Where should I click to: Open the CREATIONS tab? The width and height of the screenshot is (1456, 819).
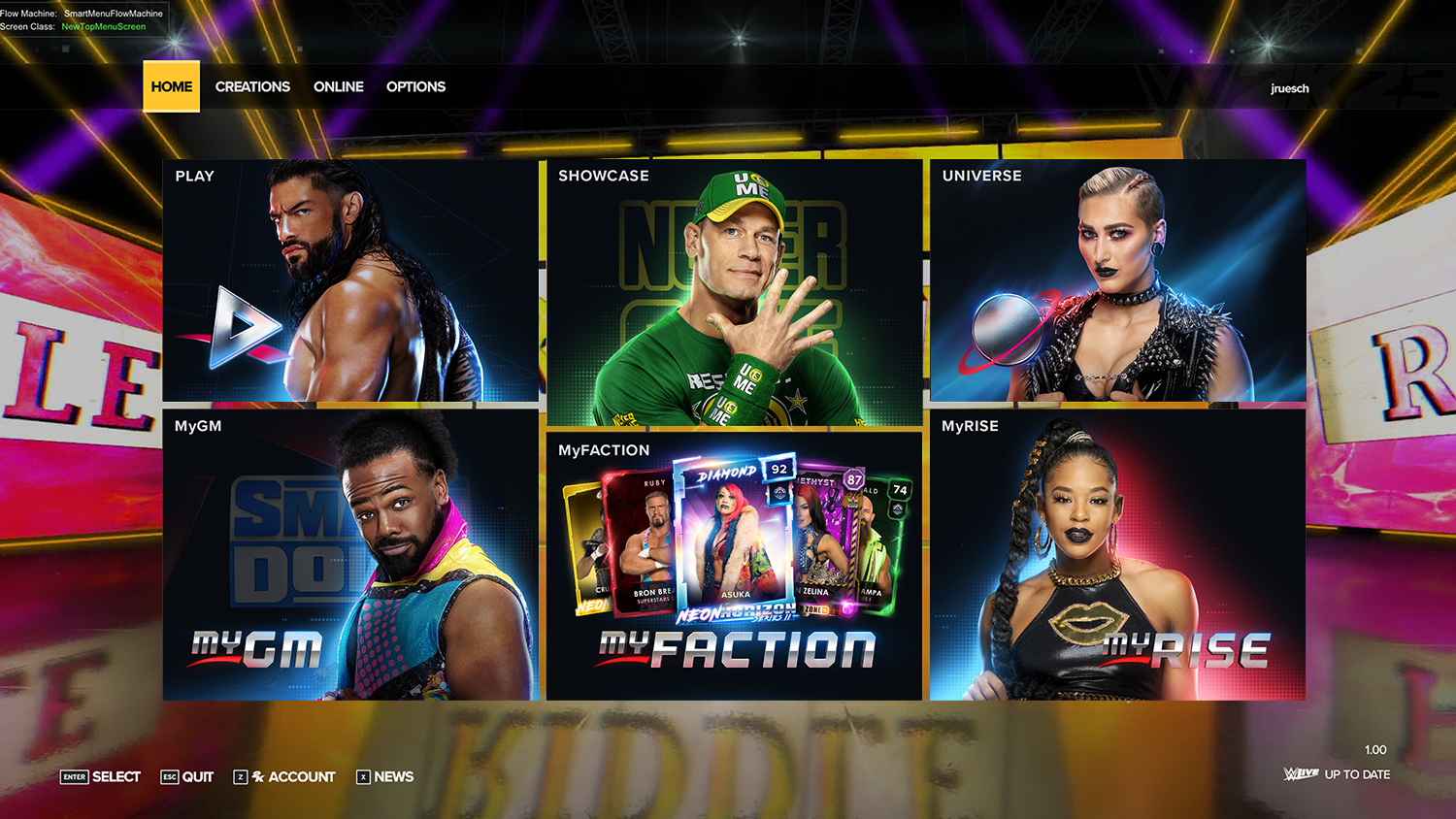pyautogui.click(x=252, y=86)
